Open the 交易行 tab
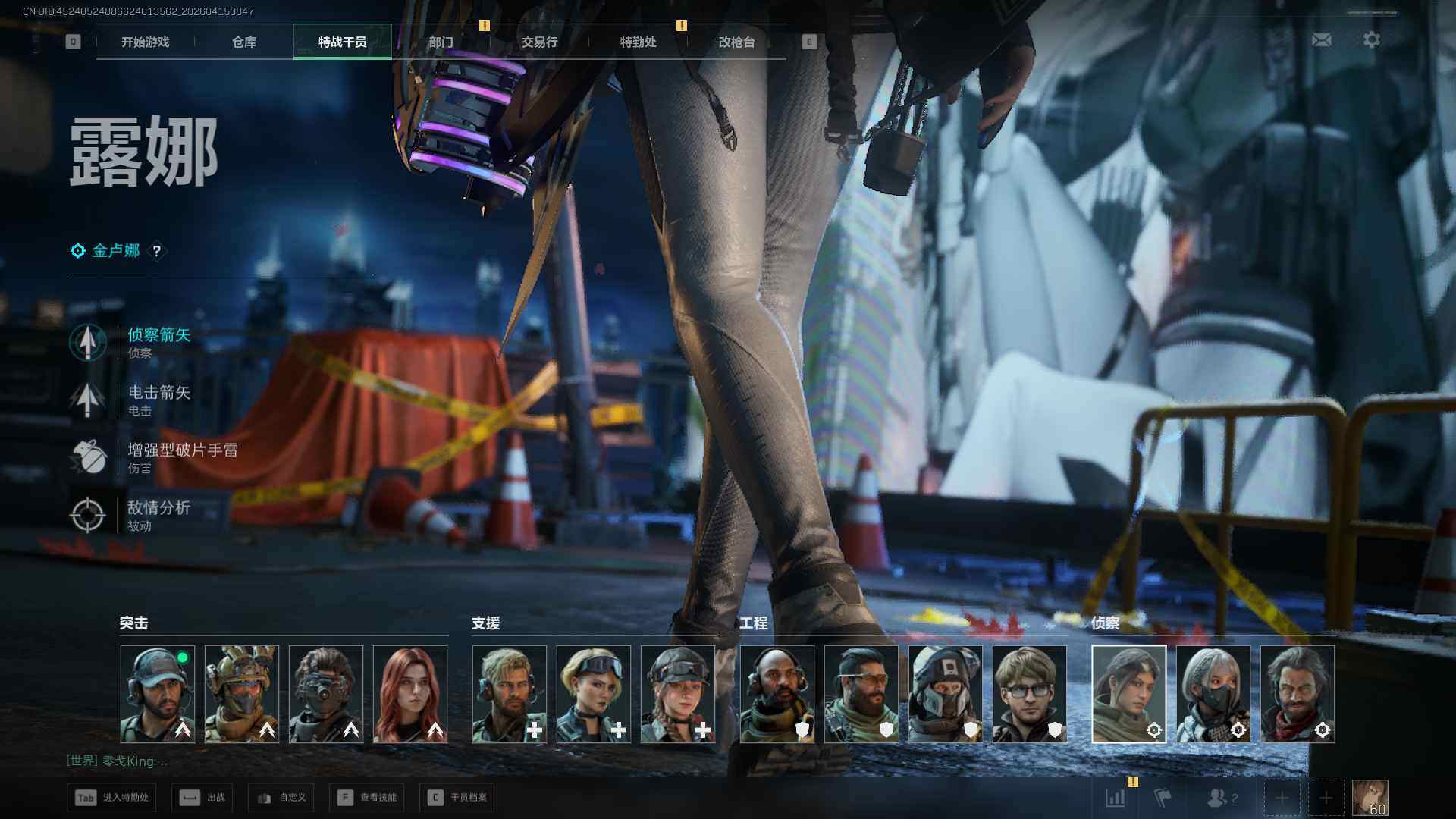 [x=539, y=42]
